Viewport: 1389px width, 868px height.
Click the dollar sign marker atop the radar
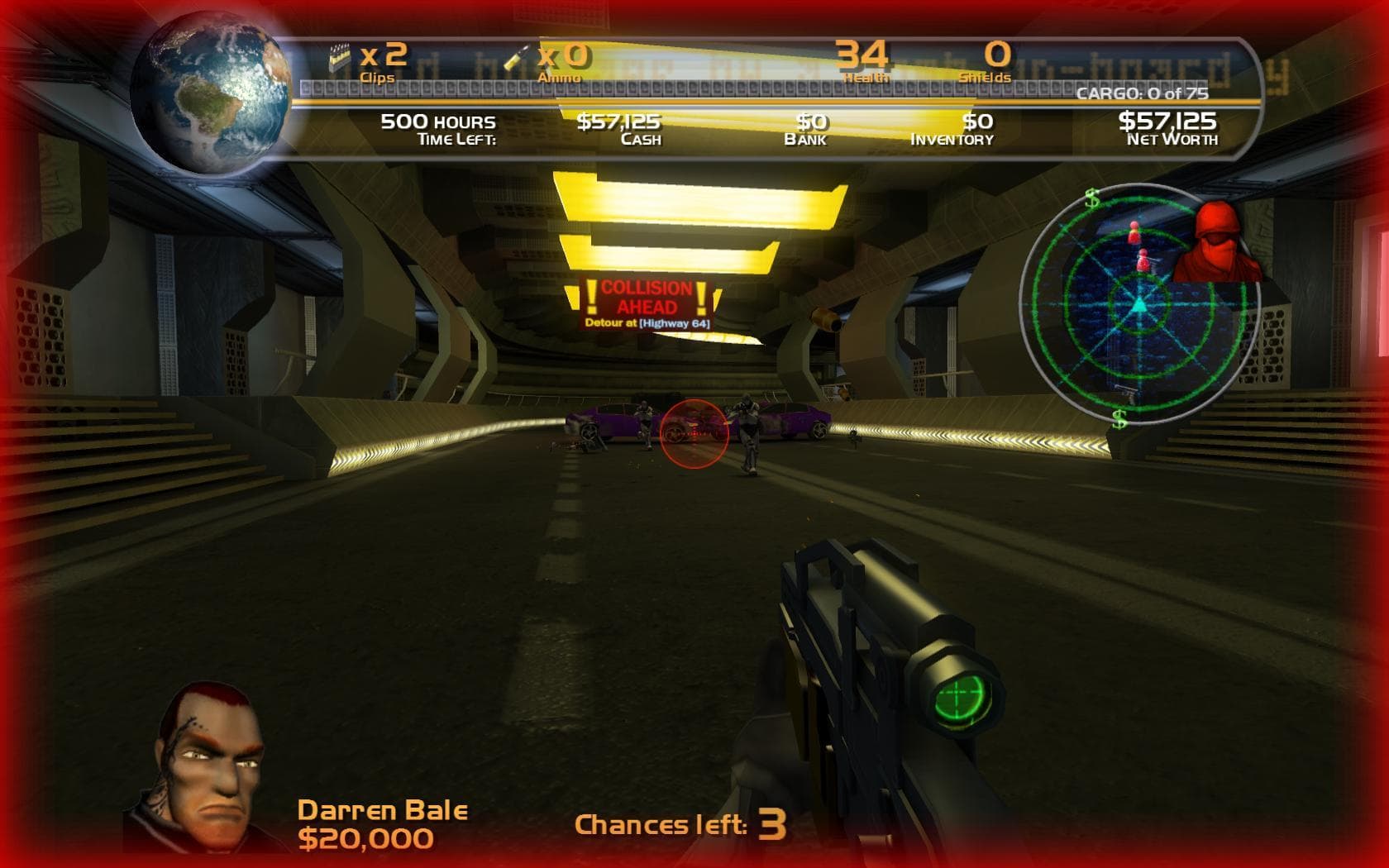[x=1091, y=199]
